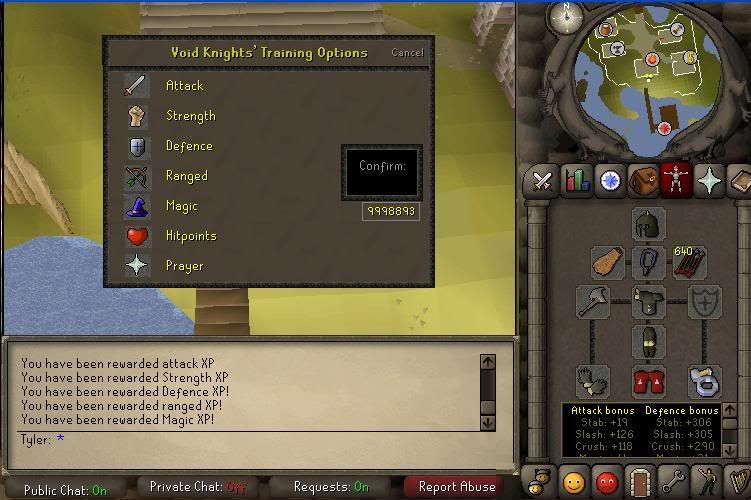Click the Confirm button

(381, 172)
